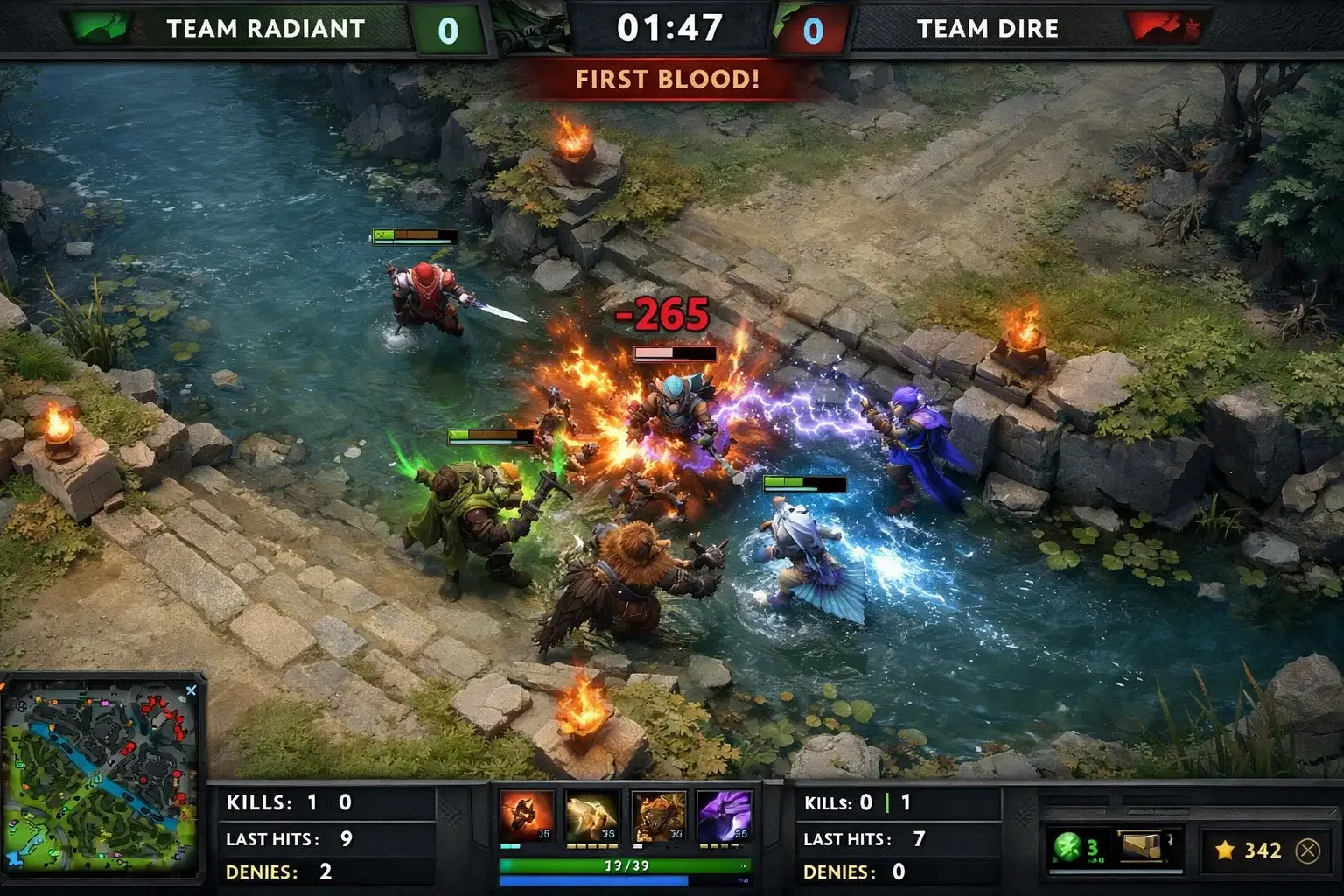Click the green gem item in inventory

pos(1069,845)
